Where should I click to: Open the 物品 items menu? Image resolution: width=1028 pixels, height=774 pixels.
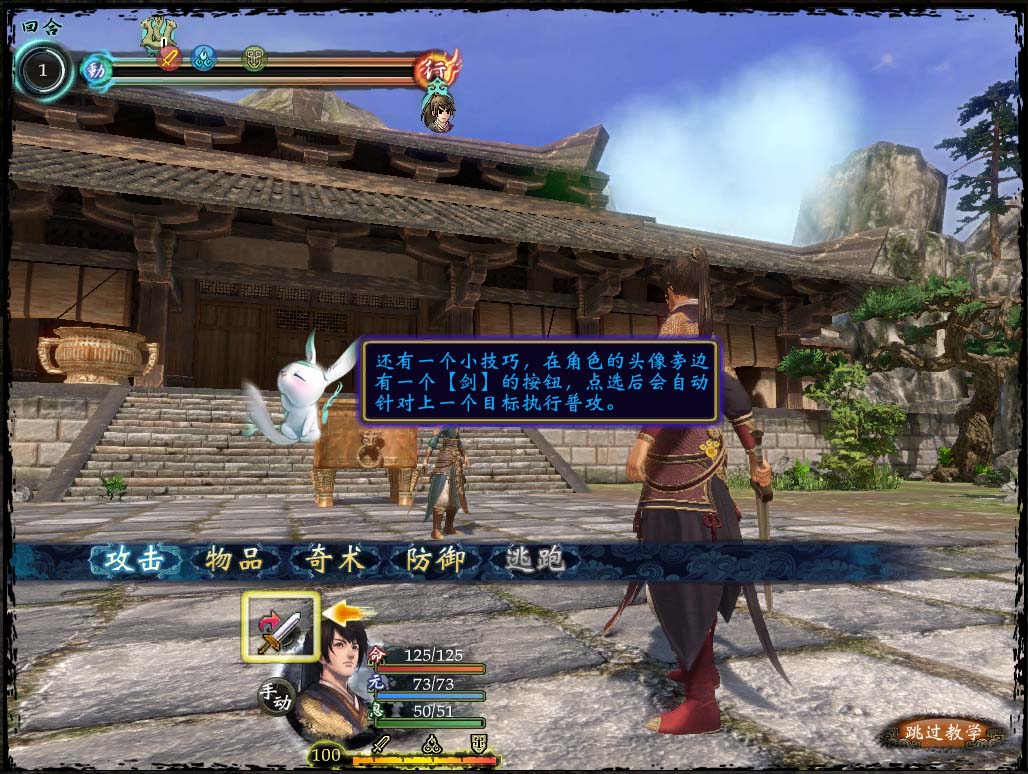coord(228,560)
